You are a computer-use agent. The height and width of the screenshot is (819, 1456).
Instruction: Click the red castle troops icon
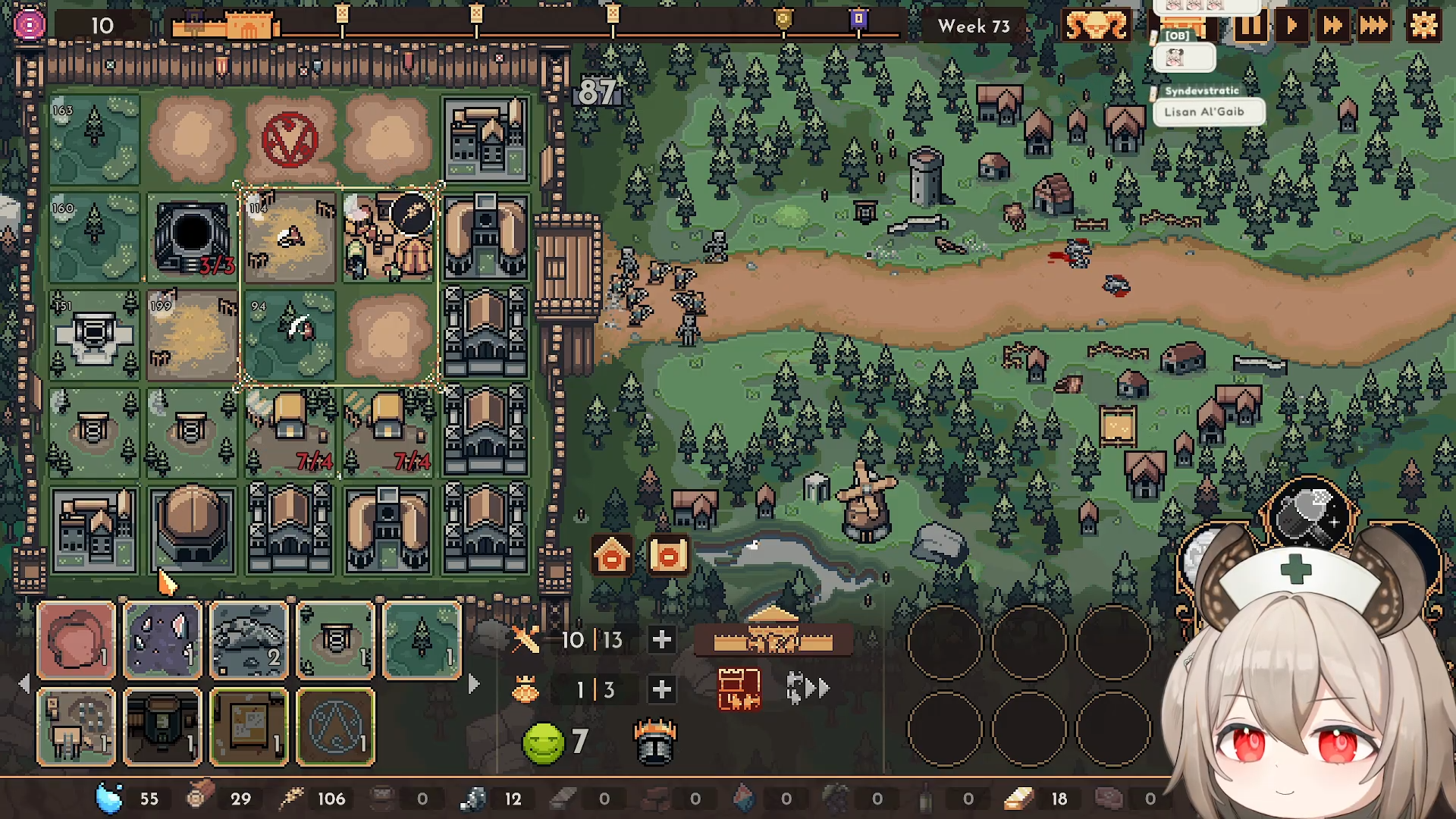[739, 689]
